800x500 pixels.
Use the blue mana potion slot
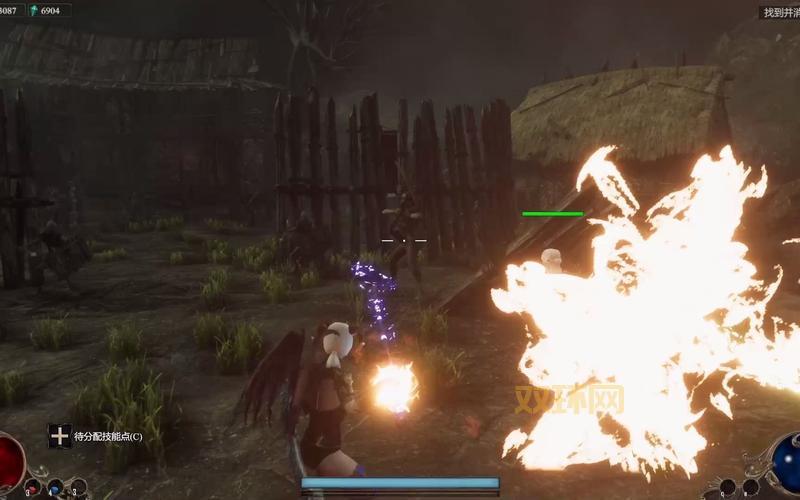click(x=56, y=487)
